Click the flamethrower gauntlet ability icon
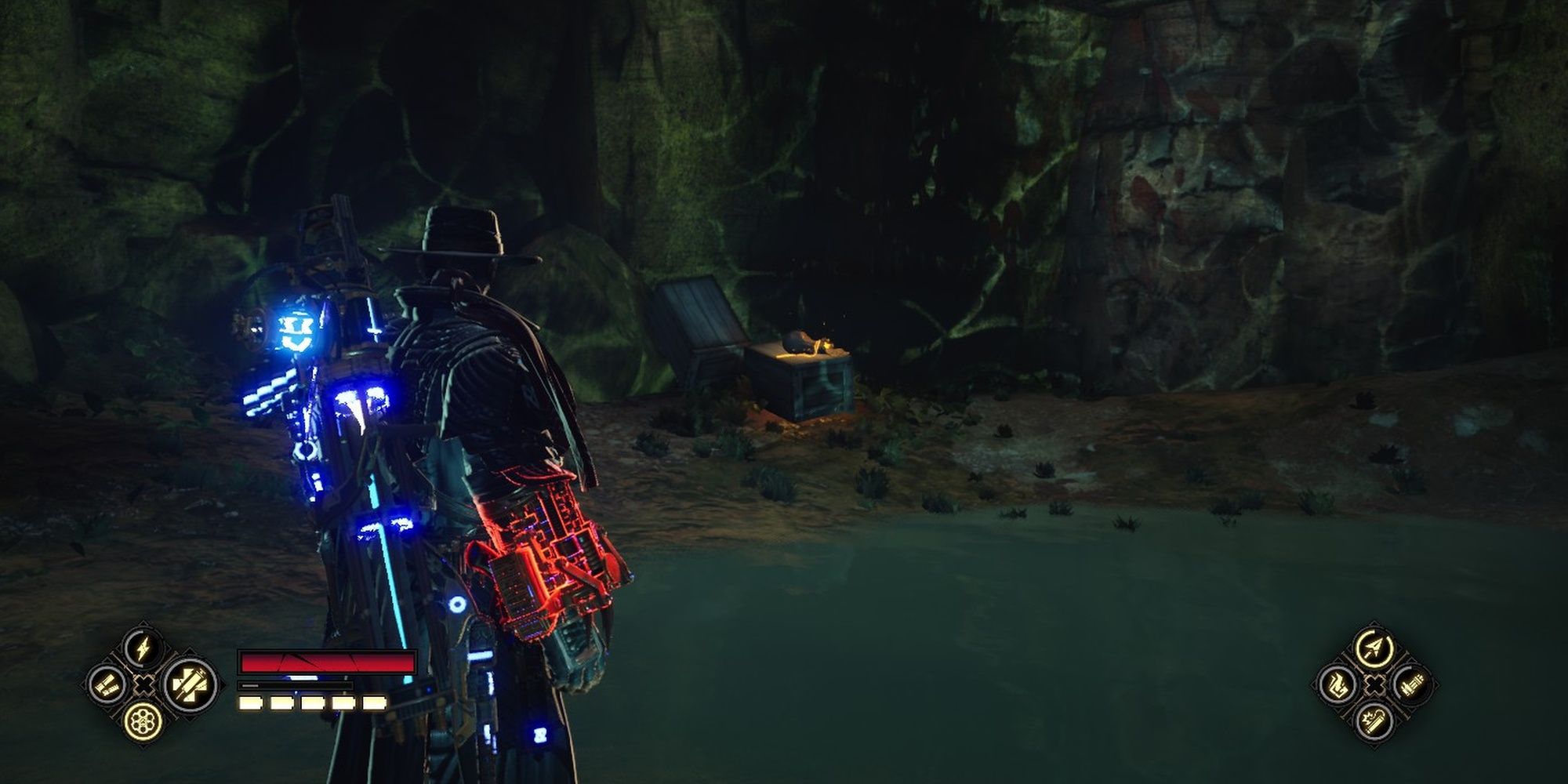 click(x=1338, y=686)
